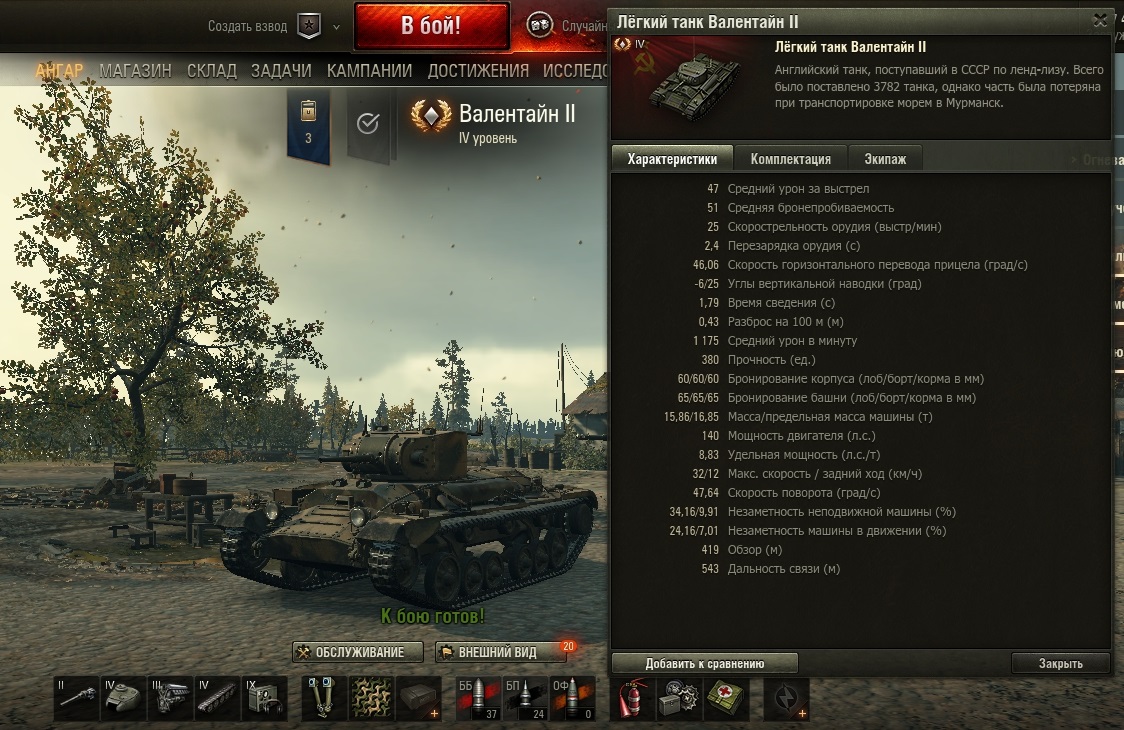Start the battle with the red «В бой!» button
This screenshot has height=730, width=1124.
431,27
